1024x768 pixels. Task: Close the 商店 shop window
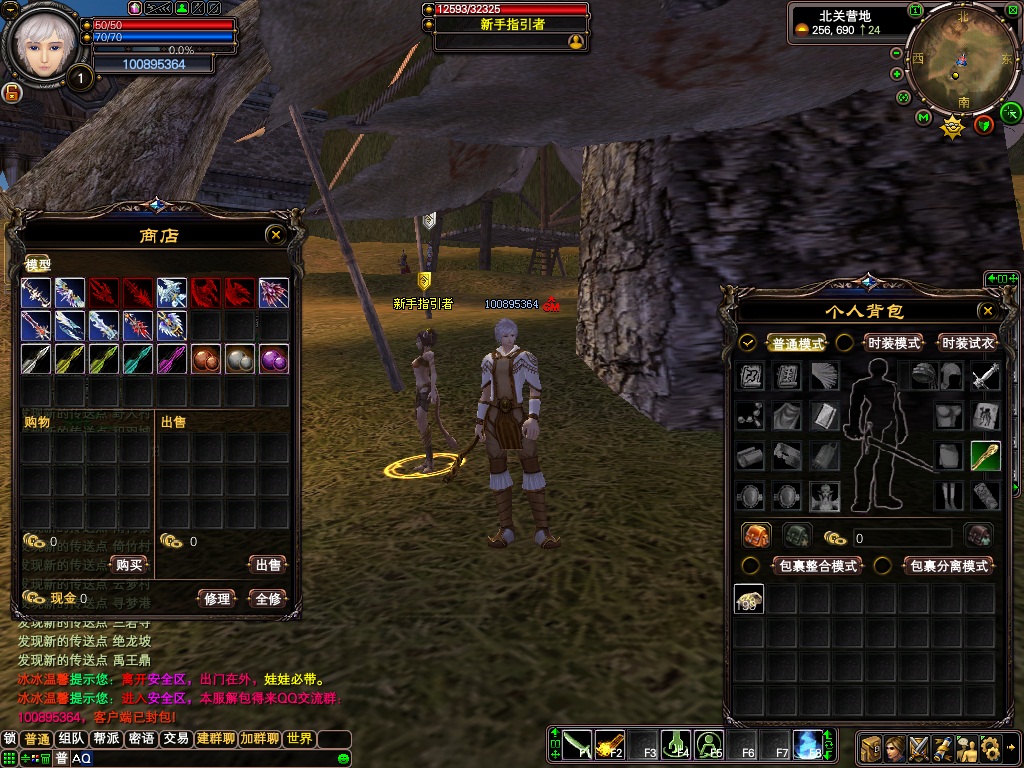pyautogui.click(x=276, y=235)
